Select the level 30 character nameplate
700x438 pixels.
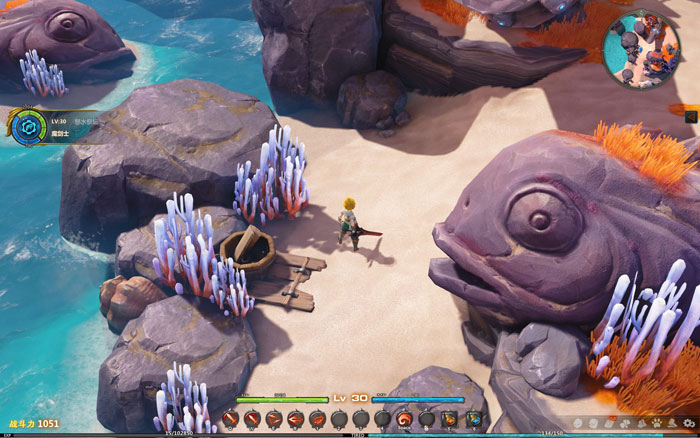[67, 126]
